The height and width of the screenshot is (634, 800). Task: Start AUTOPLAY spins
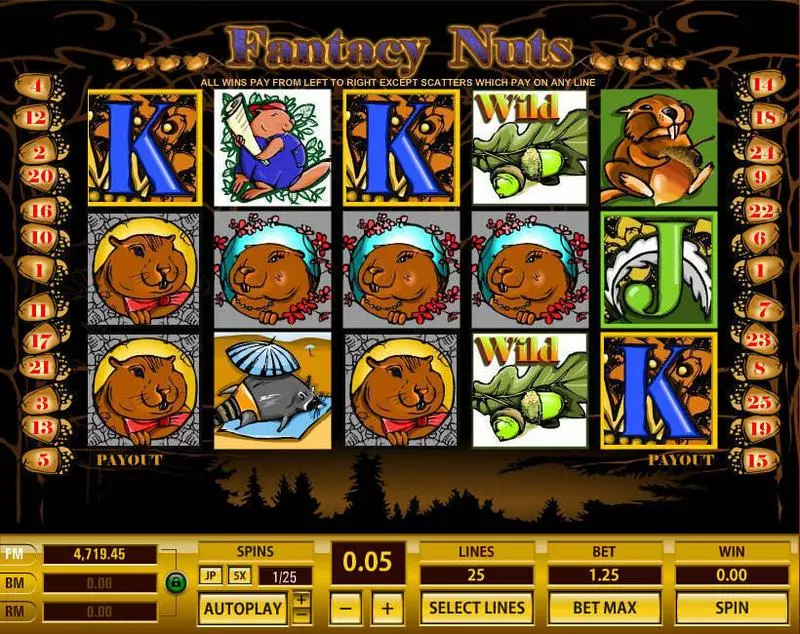[x=244, y=607]
